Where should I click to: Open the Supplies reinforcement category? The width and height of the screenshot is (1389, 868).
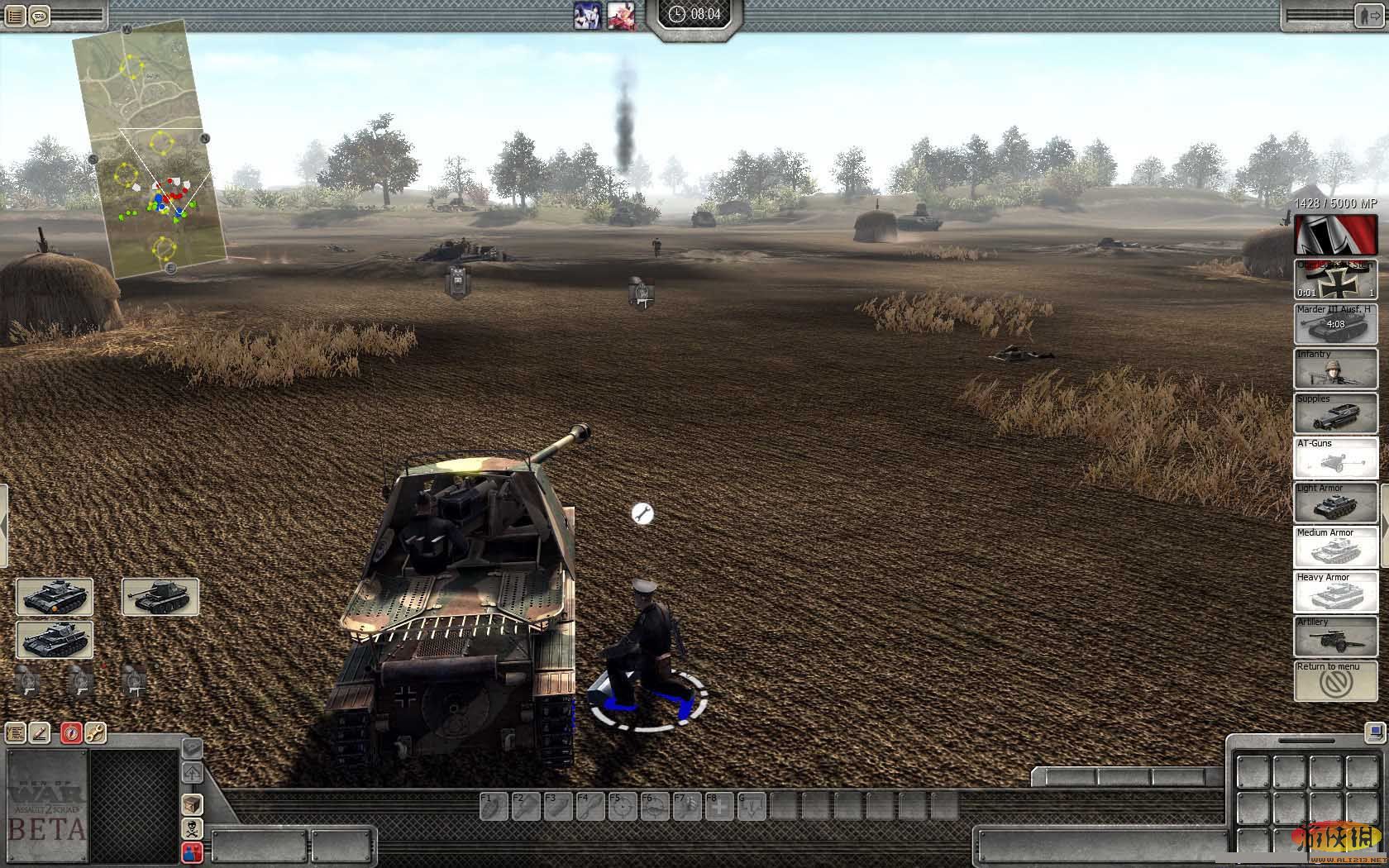1335,413
